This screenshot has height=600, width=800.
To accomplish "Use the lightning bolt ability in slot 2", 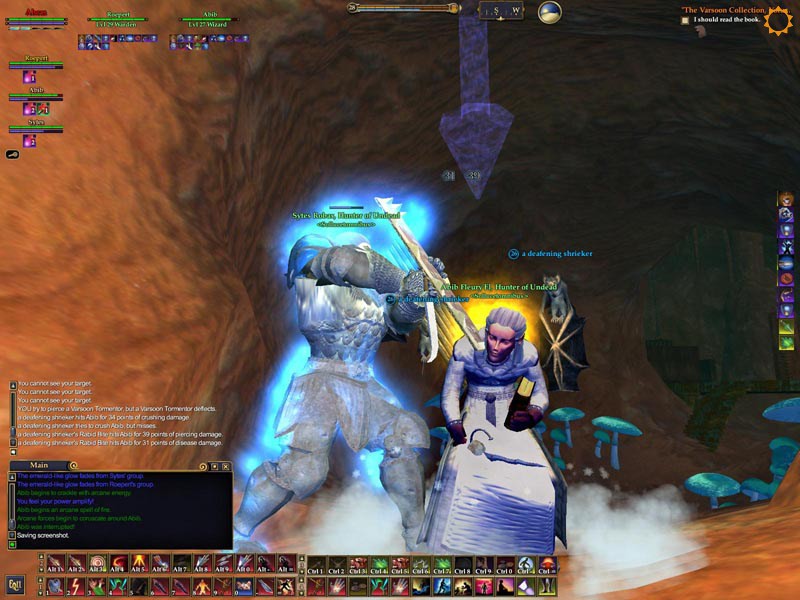I will (75, 585).
